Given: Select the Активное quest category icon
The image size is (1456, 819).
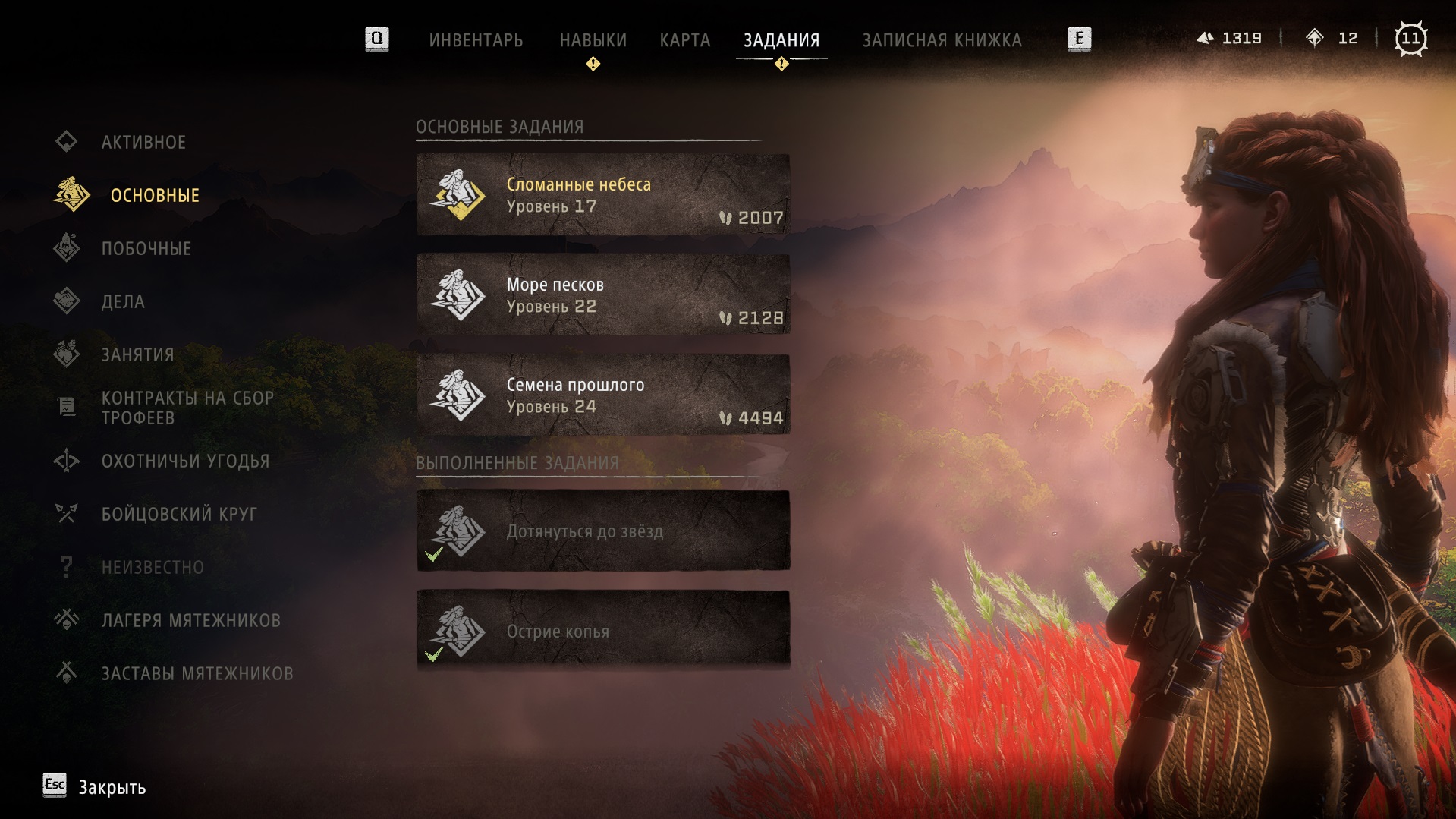Looking at the screenshot, I should tap(67, 141).
